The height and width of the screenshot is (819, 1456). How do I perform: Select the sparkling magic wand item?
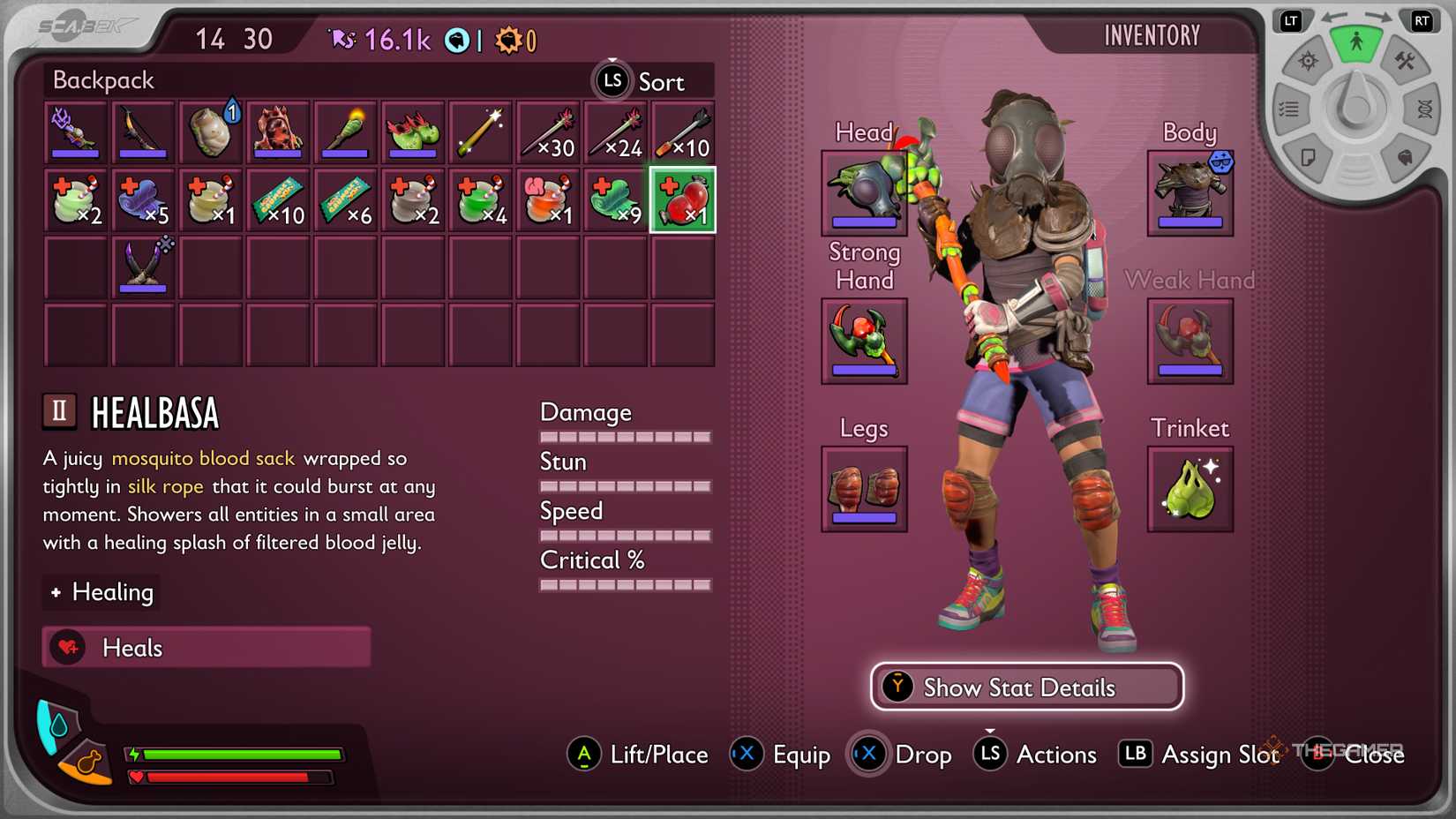[480, 132]
